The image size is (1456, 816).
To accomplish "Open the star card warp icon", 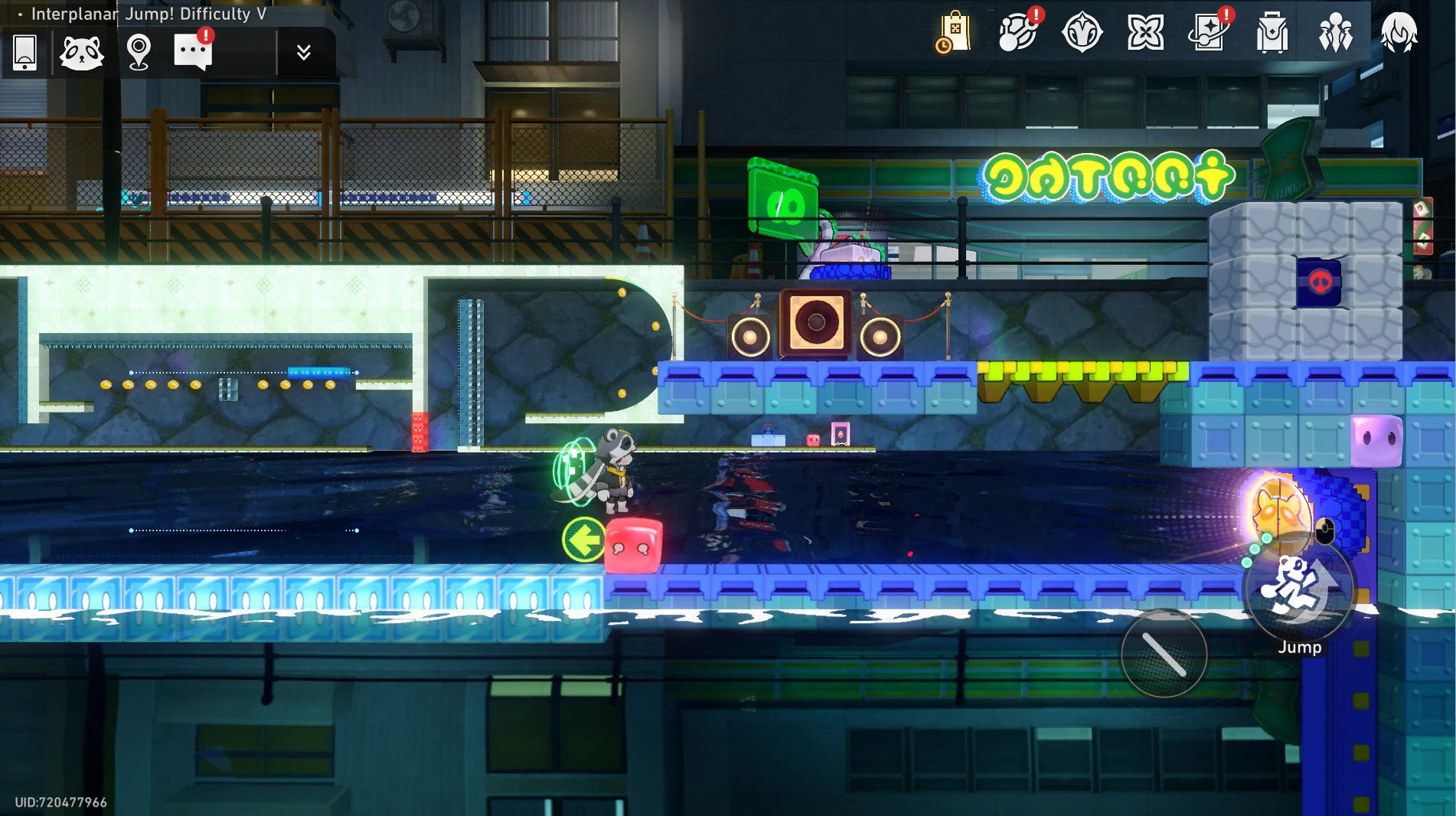I will point(1209,33).
